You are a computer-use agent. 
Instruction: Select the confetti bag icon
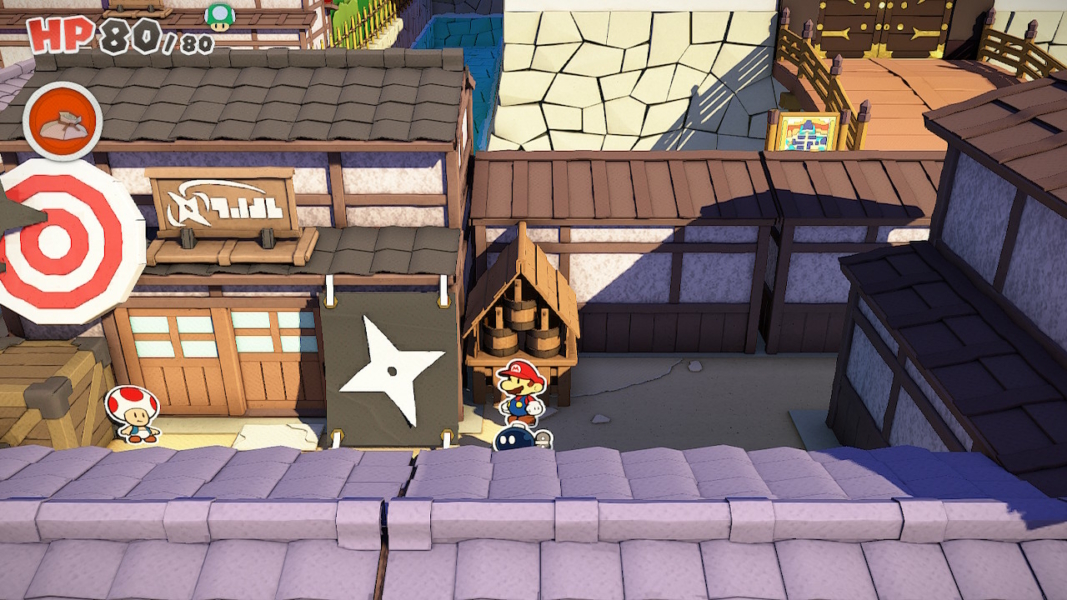[x=62, y=121]
